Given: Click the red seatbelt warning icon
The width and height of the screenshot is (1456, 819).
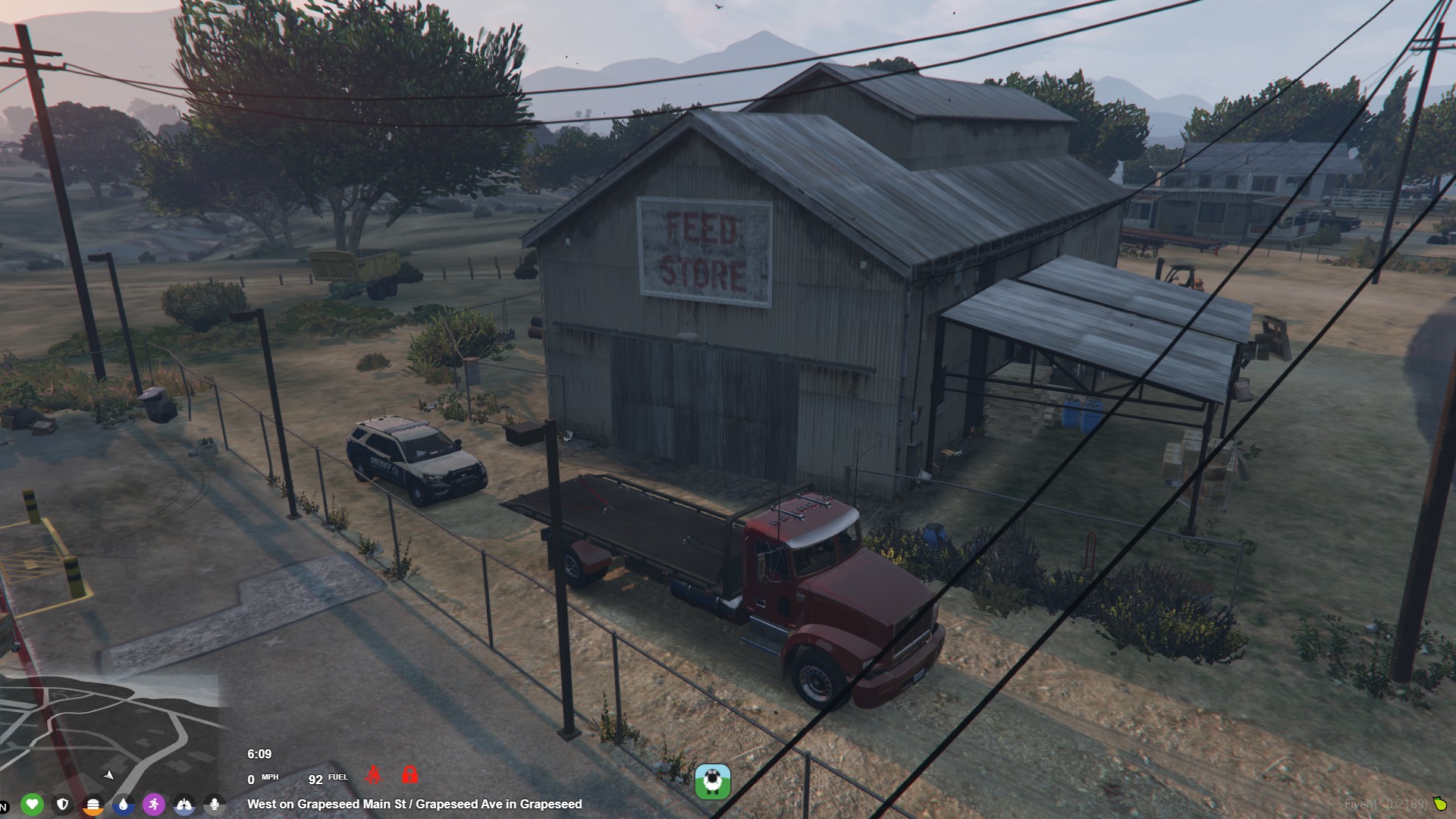Looking at the screenshot, I should [x=373, y=775].
